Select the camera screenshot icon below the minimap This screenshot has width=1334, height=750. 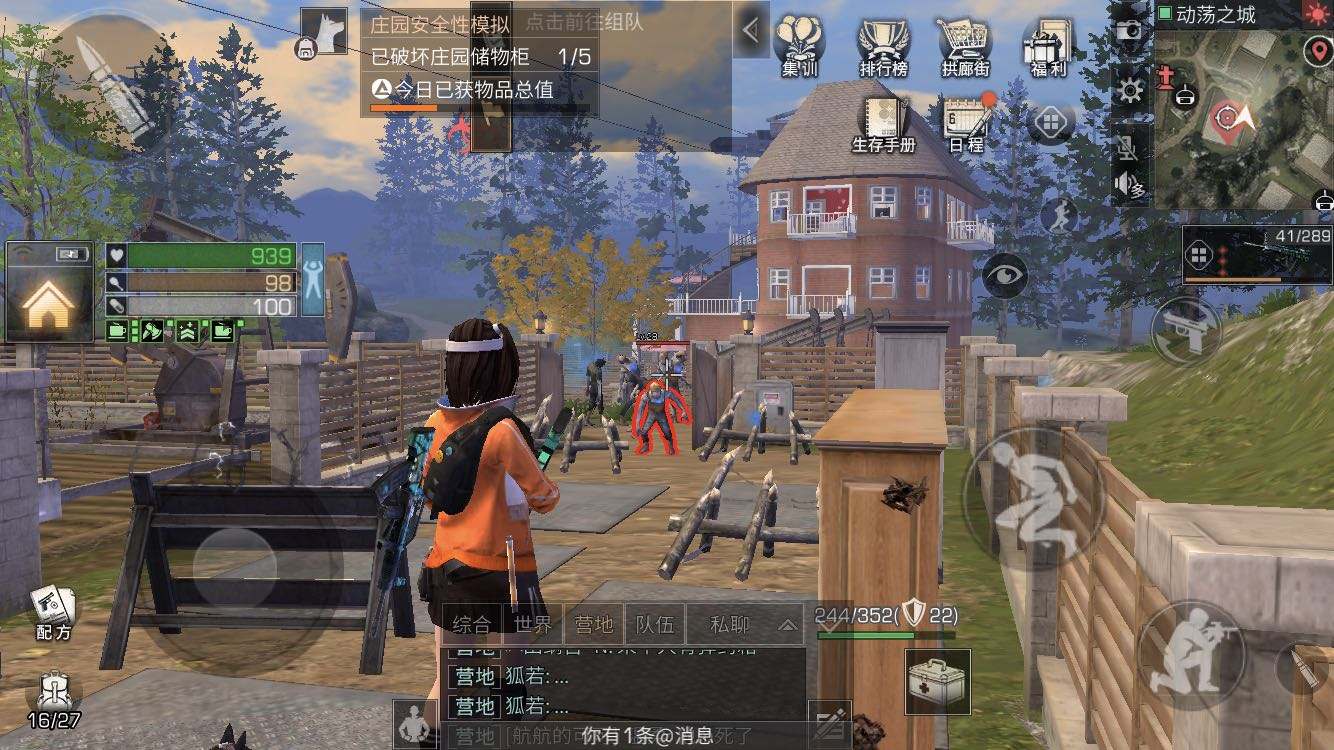pyautogui.click(x=1128, y=30)
